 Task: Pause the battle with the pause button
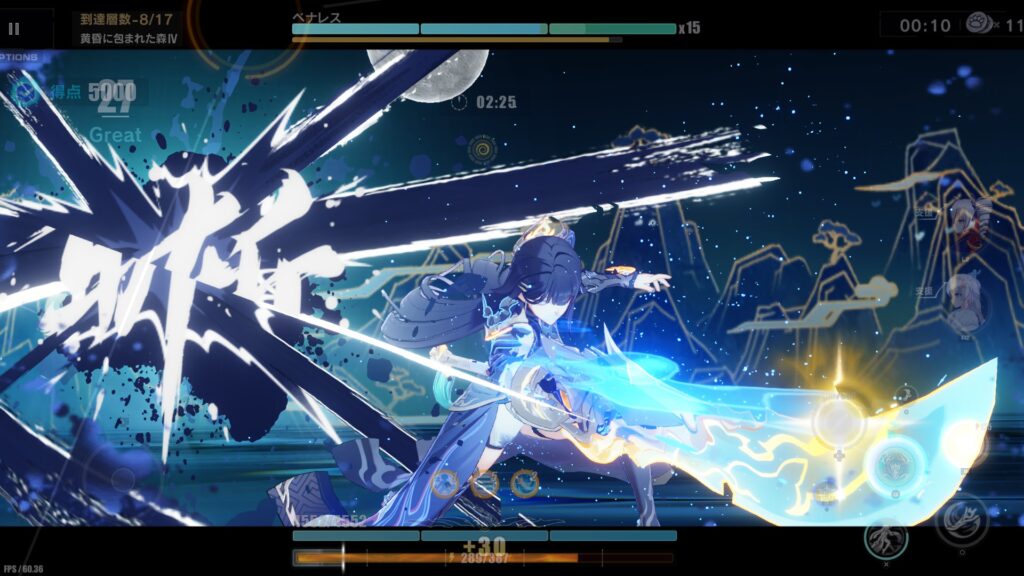pyautogui.click(x=14, y=29)
